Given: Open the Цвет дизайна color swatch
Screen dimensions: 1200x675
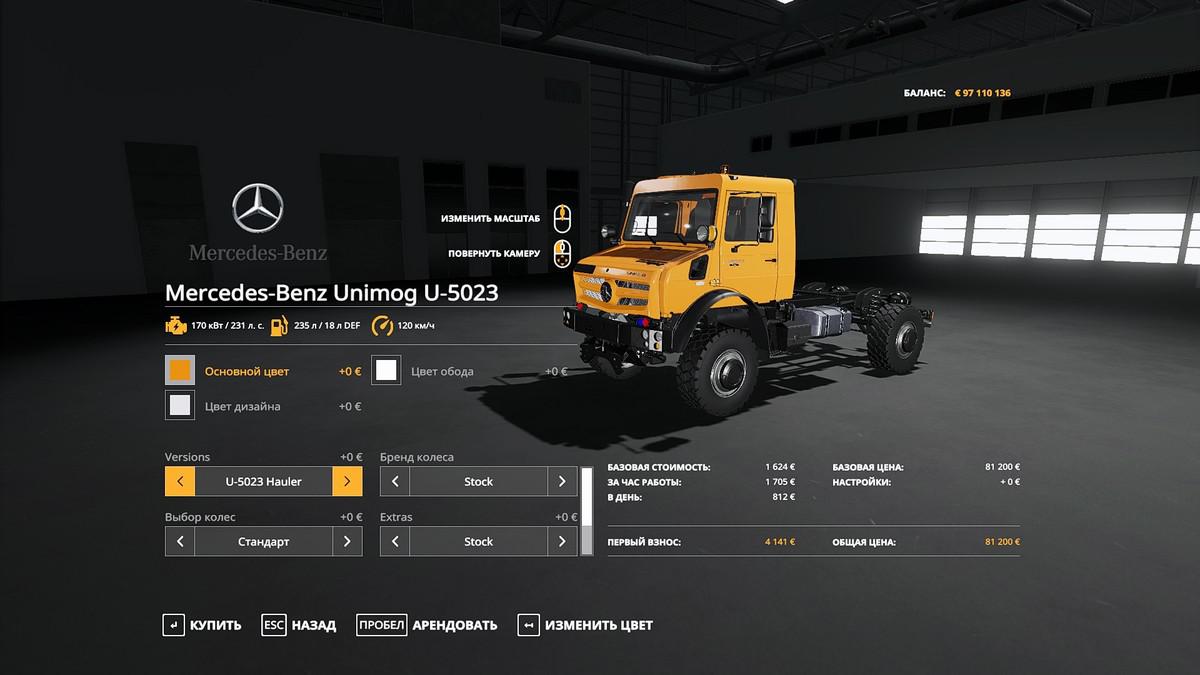Looking at the screenshot, I should point(180,406).
